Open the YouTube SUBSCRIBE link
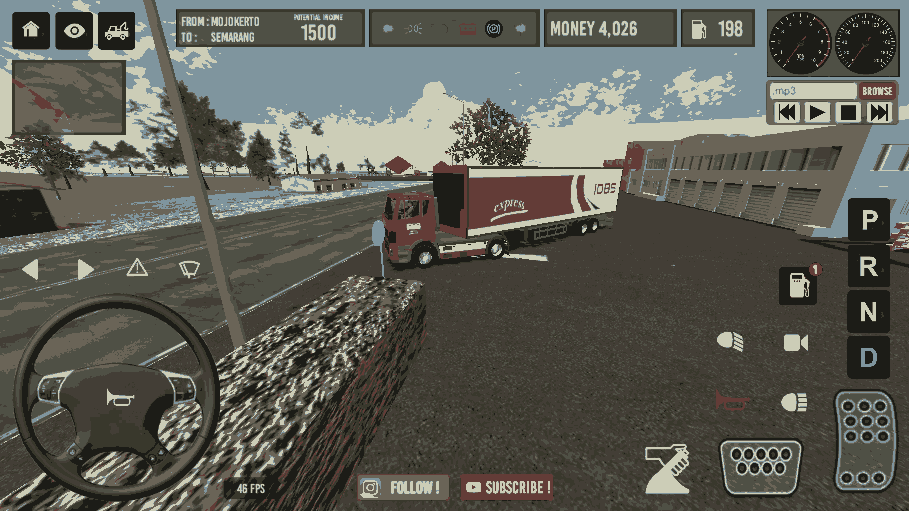Screen dimensions: 909x511 pyautogui.click(x=507, y=488)
